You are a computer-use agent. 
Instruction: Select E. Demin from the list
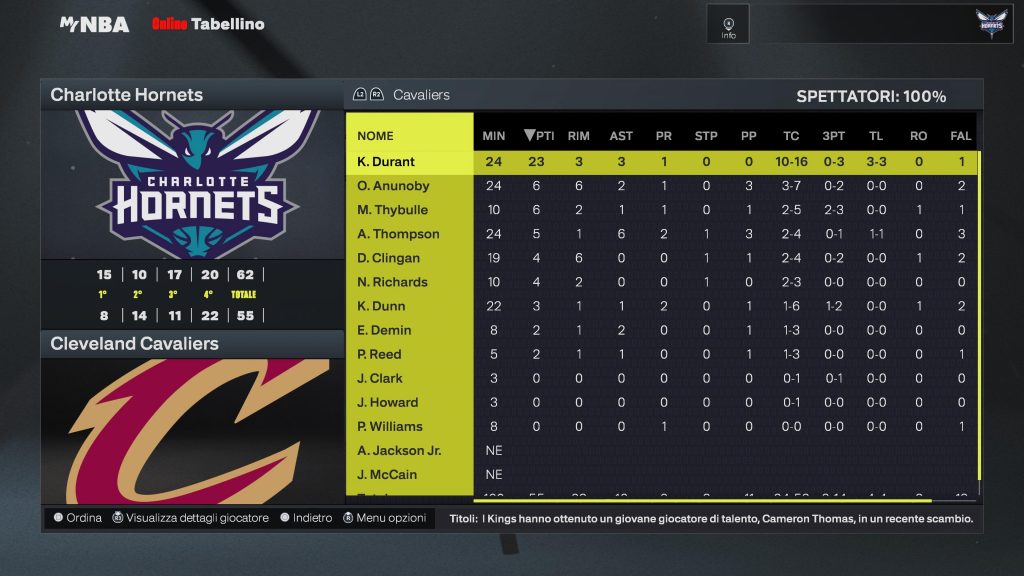pyautogui.click(x=384, y=330)
